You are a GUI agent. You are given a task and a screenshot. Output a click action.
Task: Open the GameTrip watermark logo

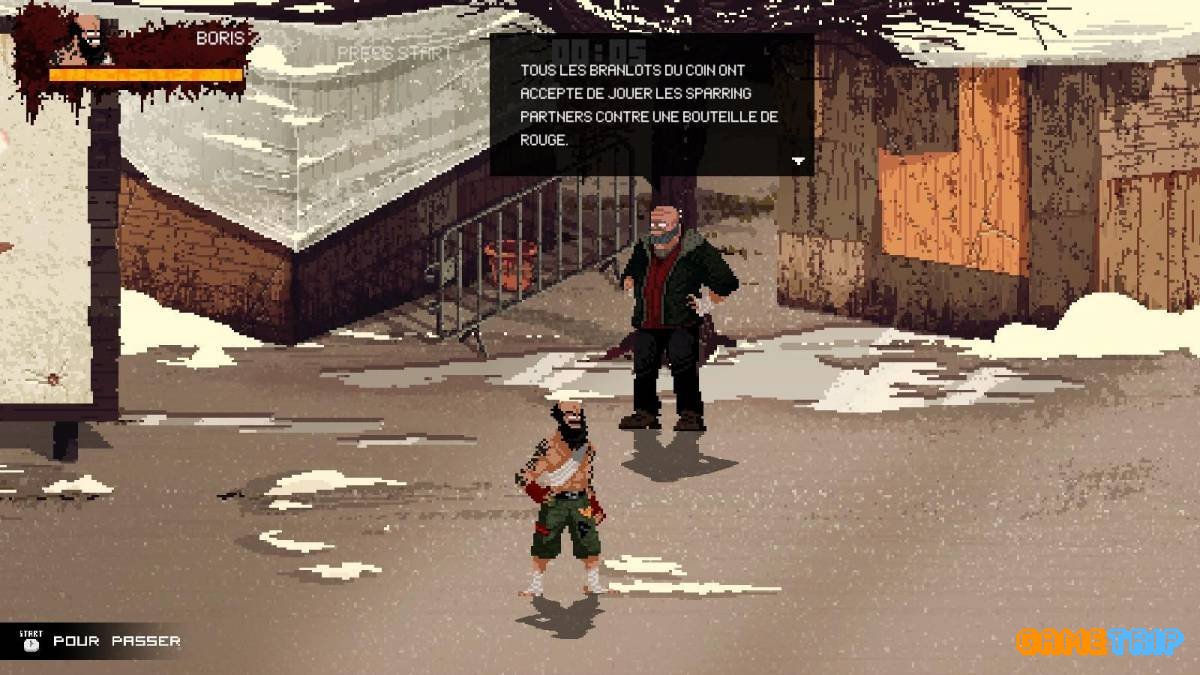tap(1099, 641)
